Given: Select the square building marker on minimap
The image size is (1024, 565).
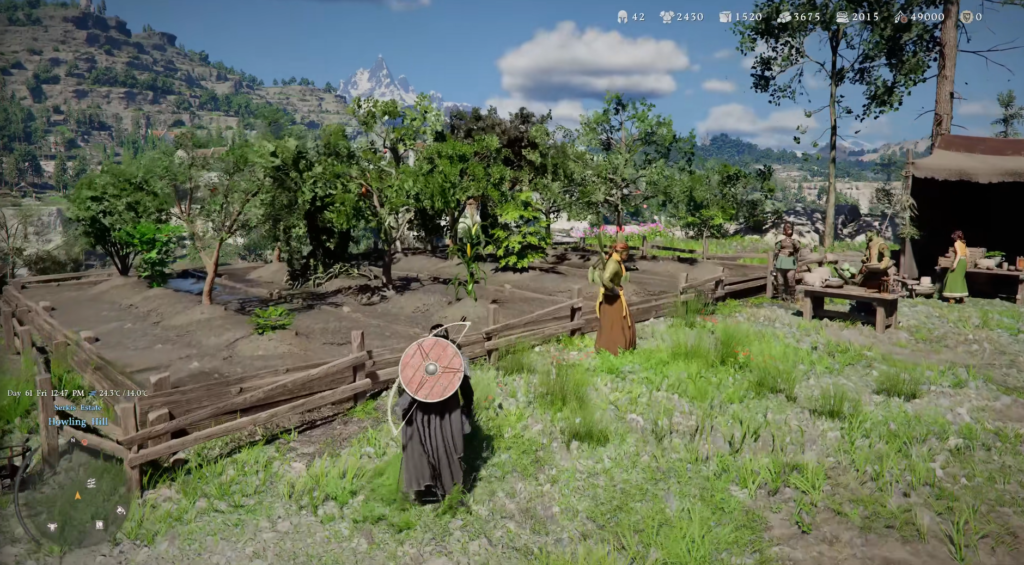Looking at the screenshot, I should click(x=99, y=524).
